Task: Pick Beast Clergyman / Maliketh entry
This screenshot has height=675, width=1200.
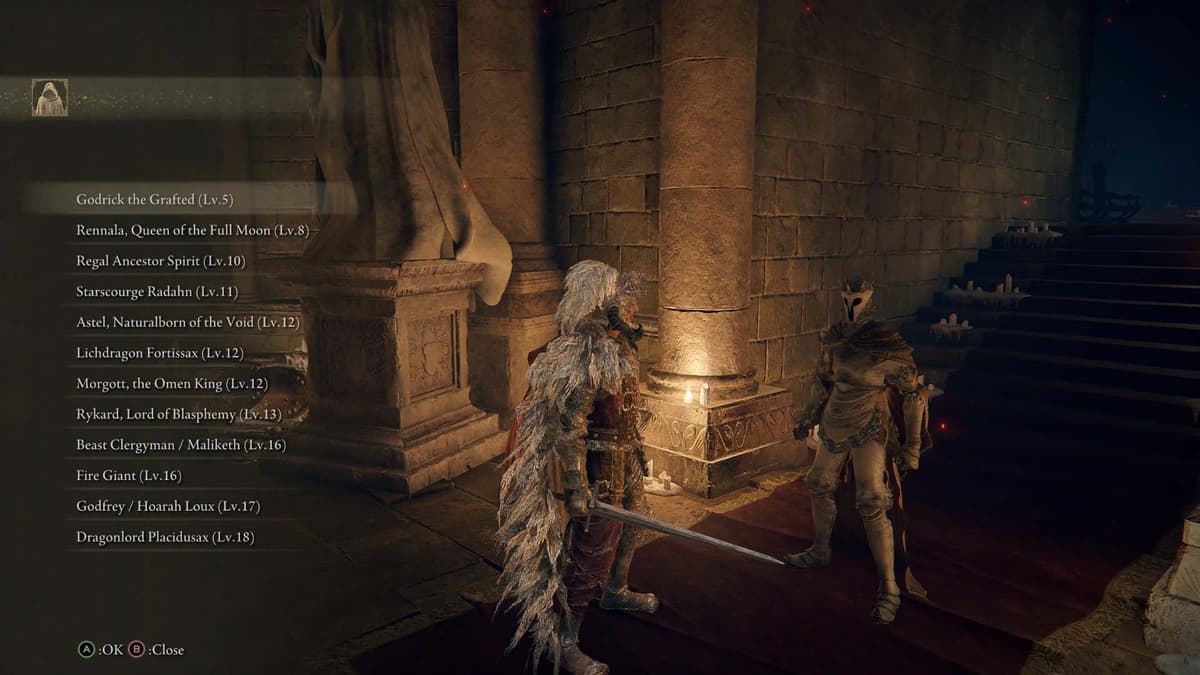Action: click(x=180, y=445)
